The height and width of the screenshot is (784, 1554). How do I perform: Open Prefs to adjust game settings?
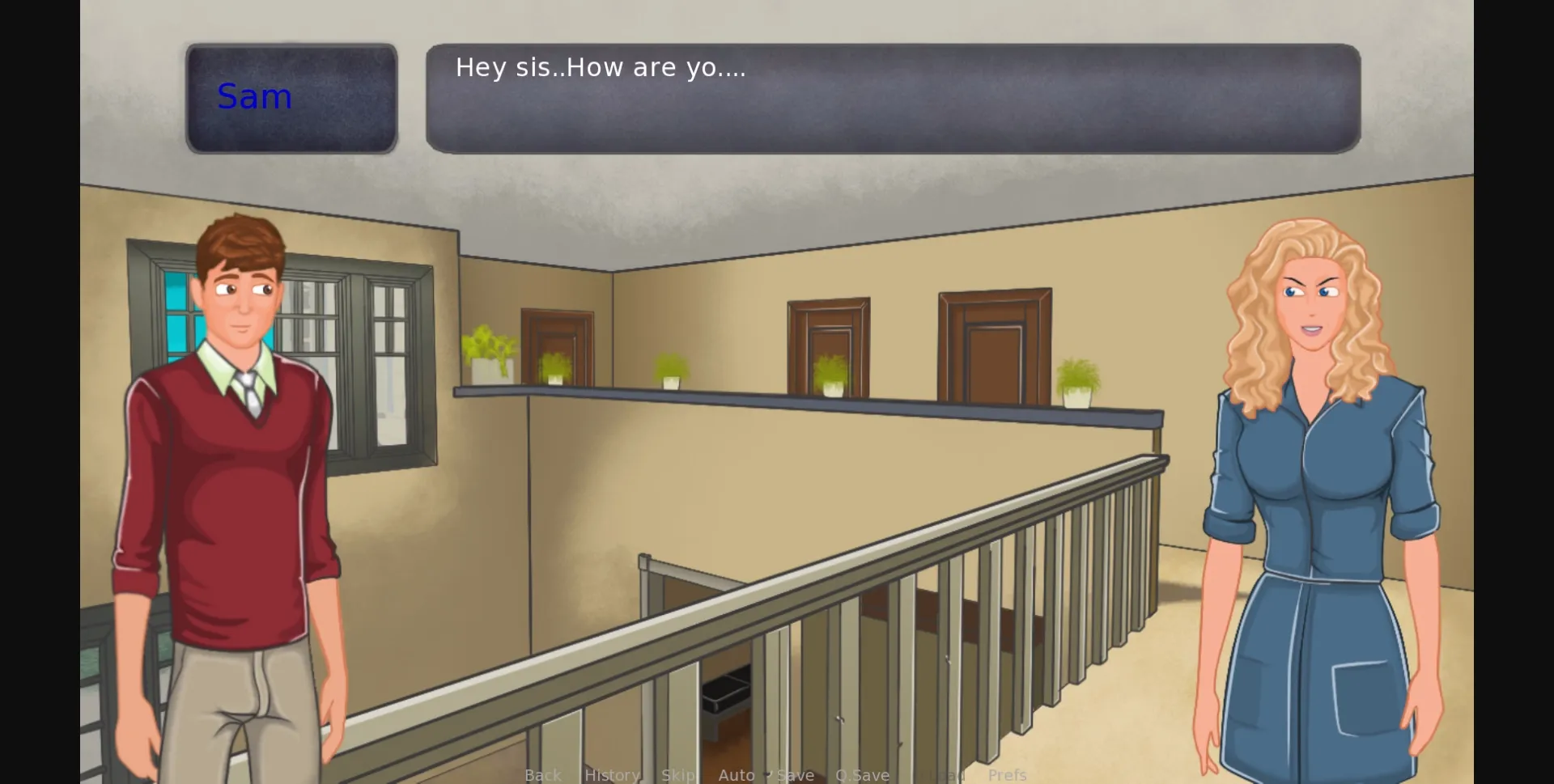point(1008,774)
